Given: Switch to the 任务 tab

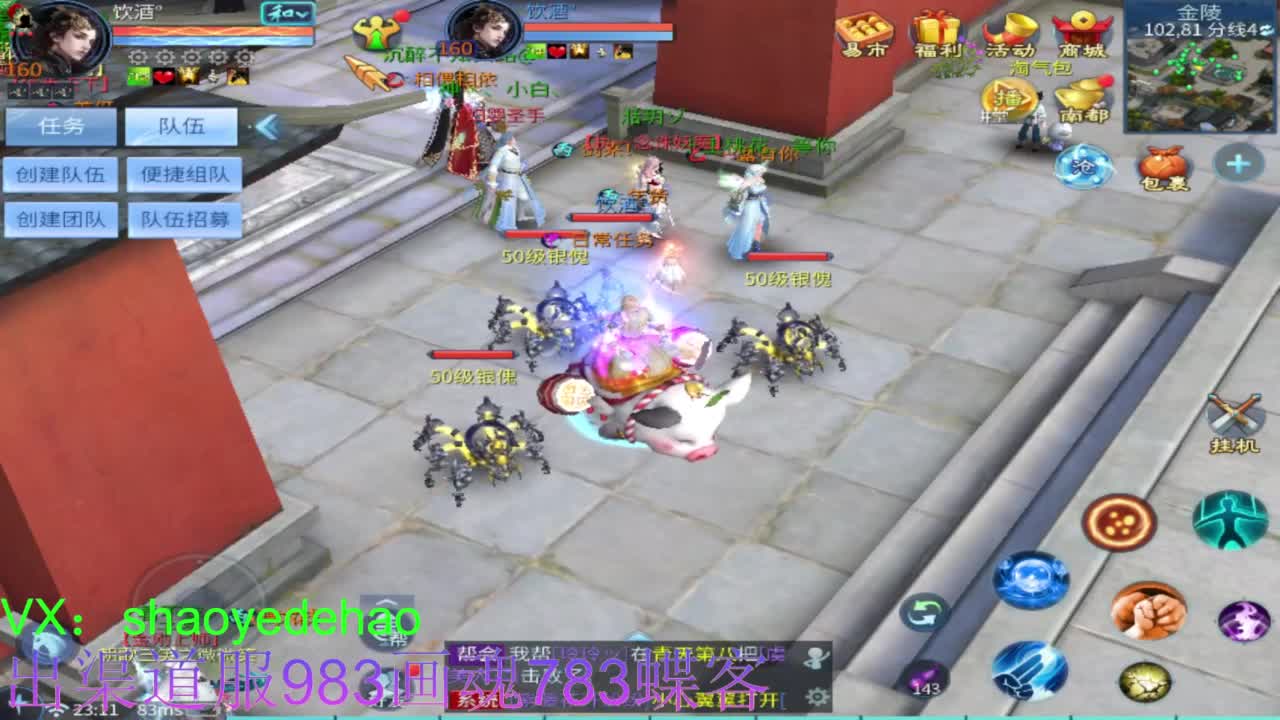Looking at the screenshot, I should click(62, 125).
